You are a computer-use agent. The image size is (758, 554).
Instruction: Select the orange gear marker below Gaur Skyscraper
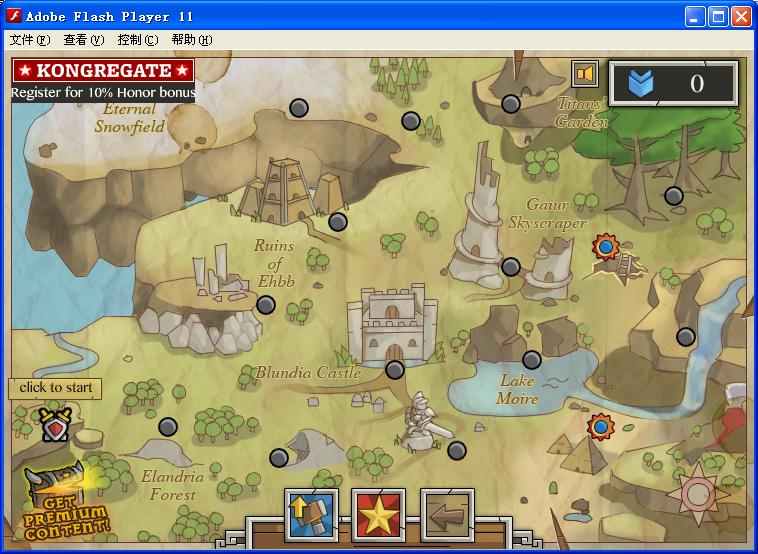click(605, 246)
